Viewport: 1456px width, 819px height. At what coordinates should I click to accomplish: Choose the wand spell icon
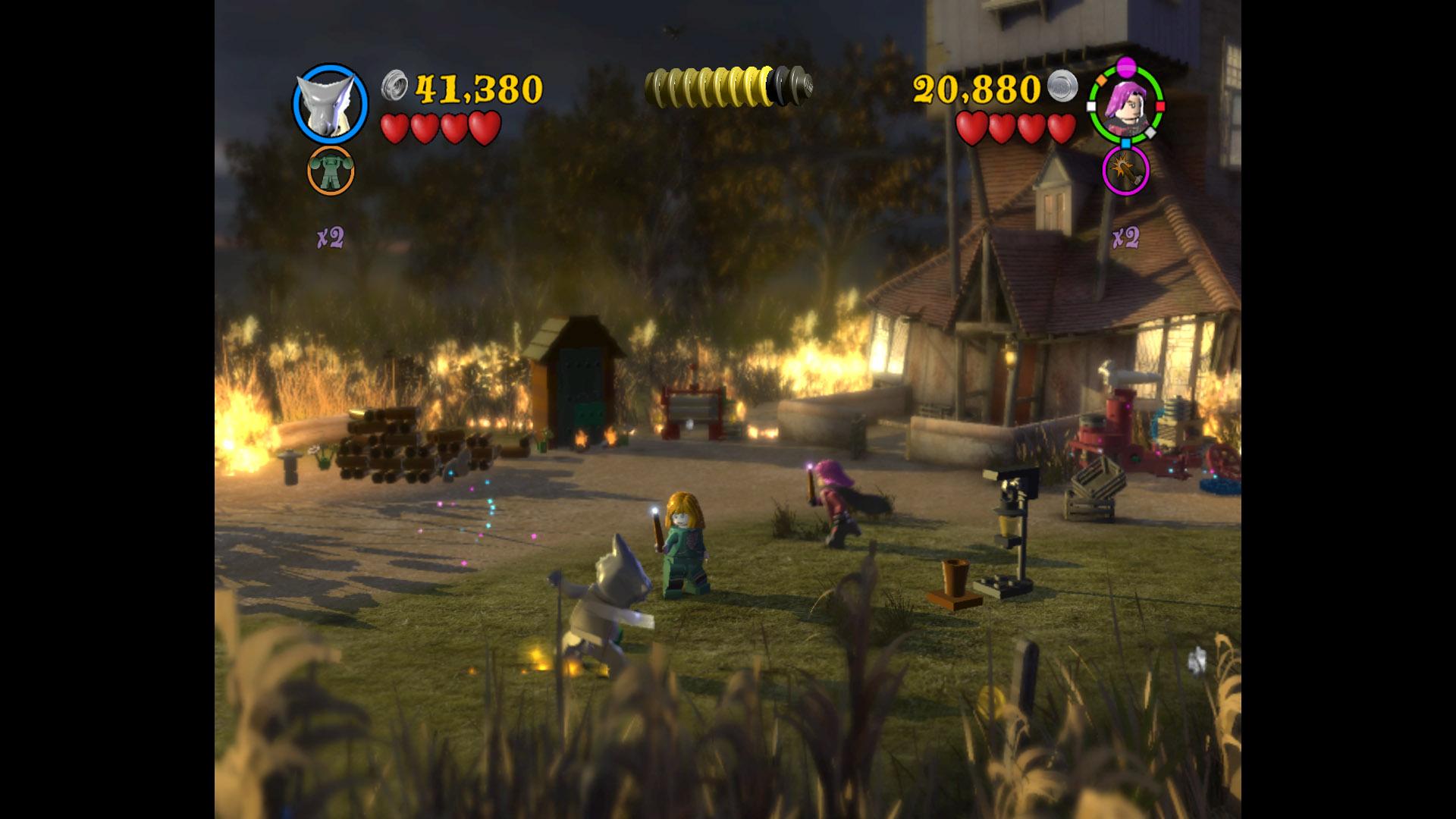click(1125, 171)
